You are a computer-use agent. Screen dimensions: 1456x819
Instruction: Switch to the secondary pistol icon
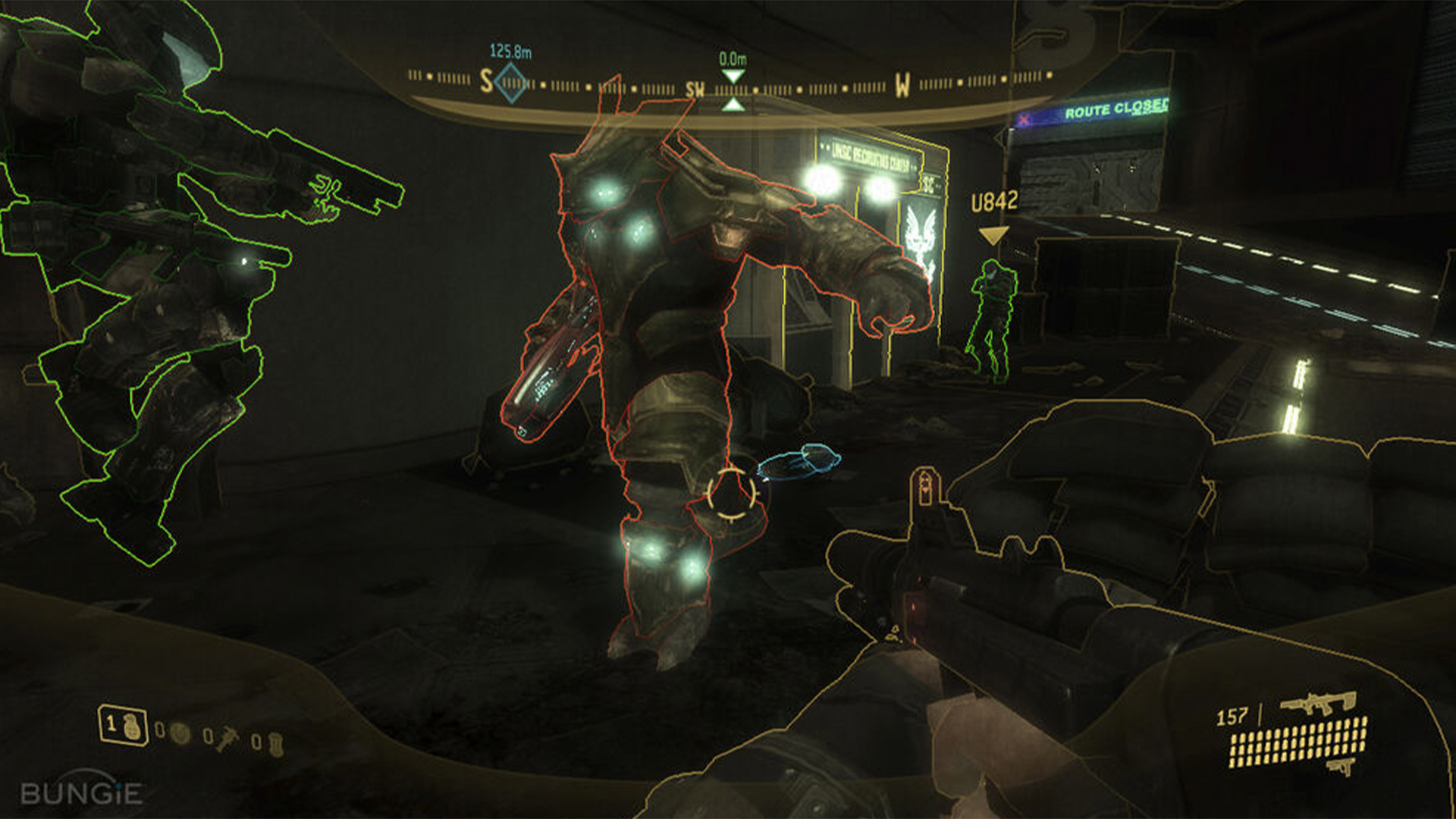tap(1341, 767)
